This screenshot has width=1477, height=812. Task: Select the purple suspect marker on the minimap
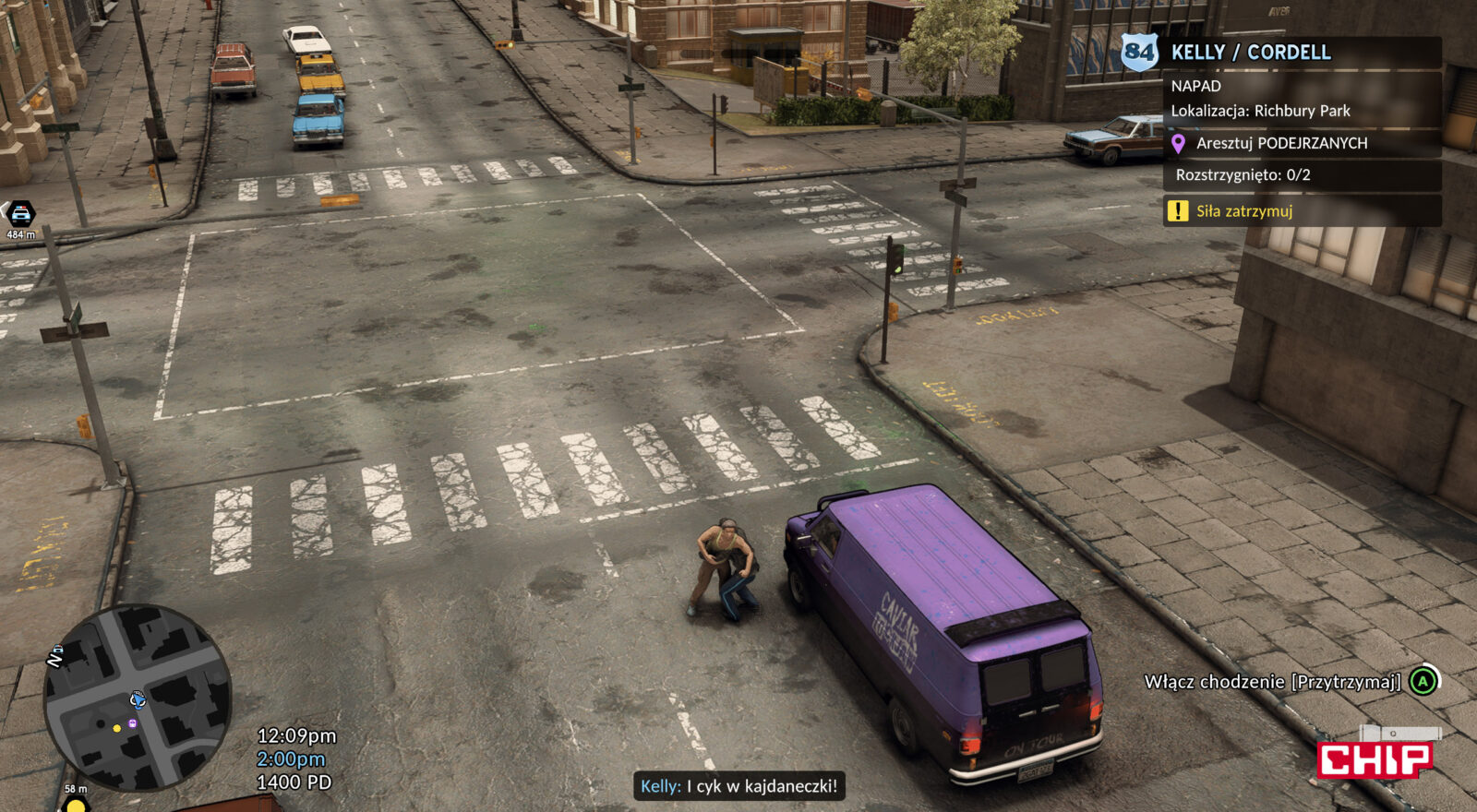(x=133, y=723)
